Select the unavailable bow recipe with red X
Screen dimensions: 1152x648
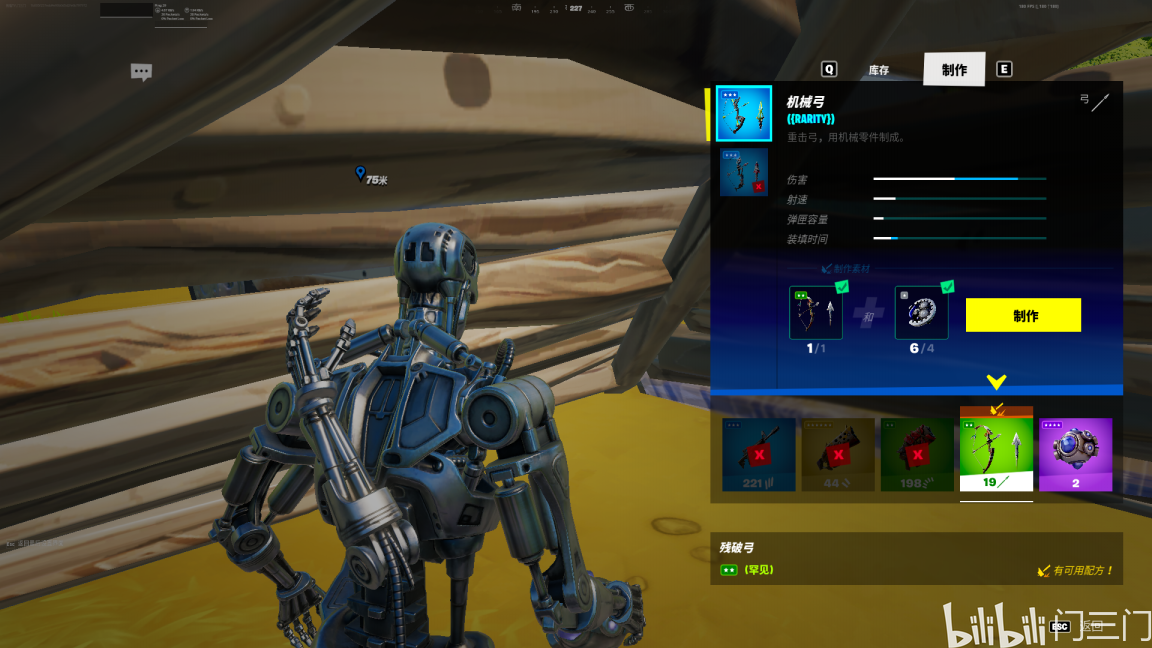click(x=744, y=172)
